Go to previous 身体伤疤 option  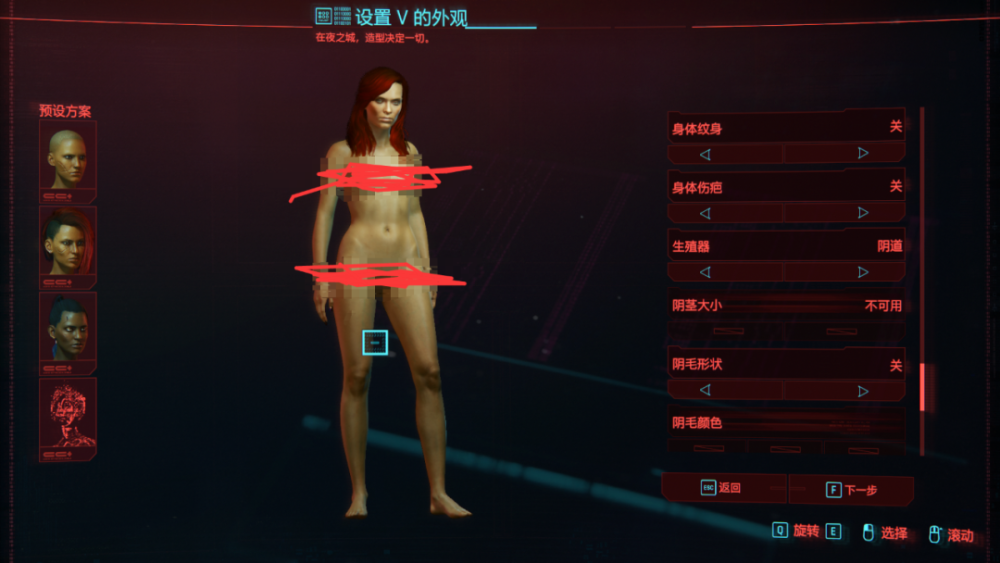[705, 213]
